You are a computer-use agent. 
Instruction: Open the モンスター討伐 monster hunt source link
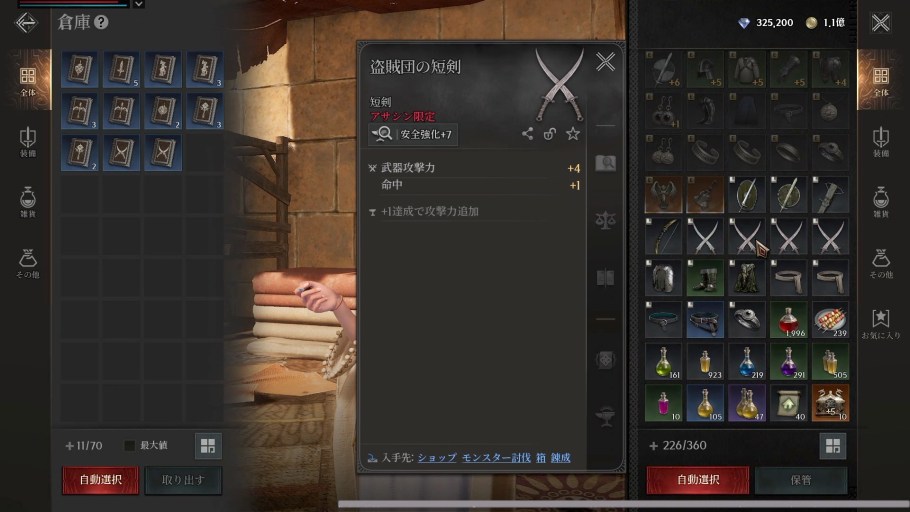(495, 457)
